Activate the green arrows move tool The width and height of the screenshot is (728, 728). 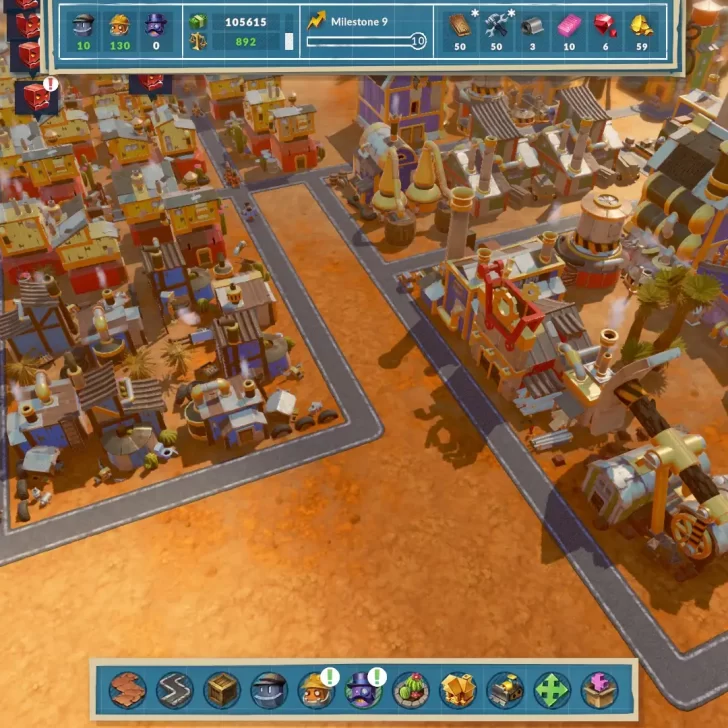coord(551,689)
